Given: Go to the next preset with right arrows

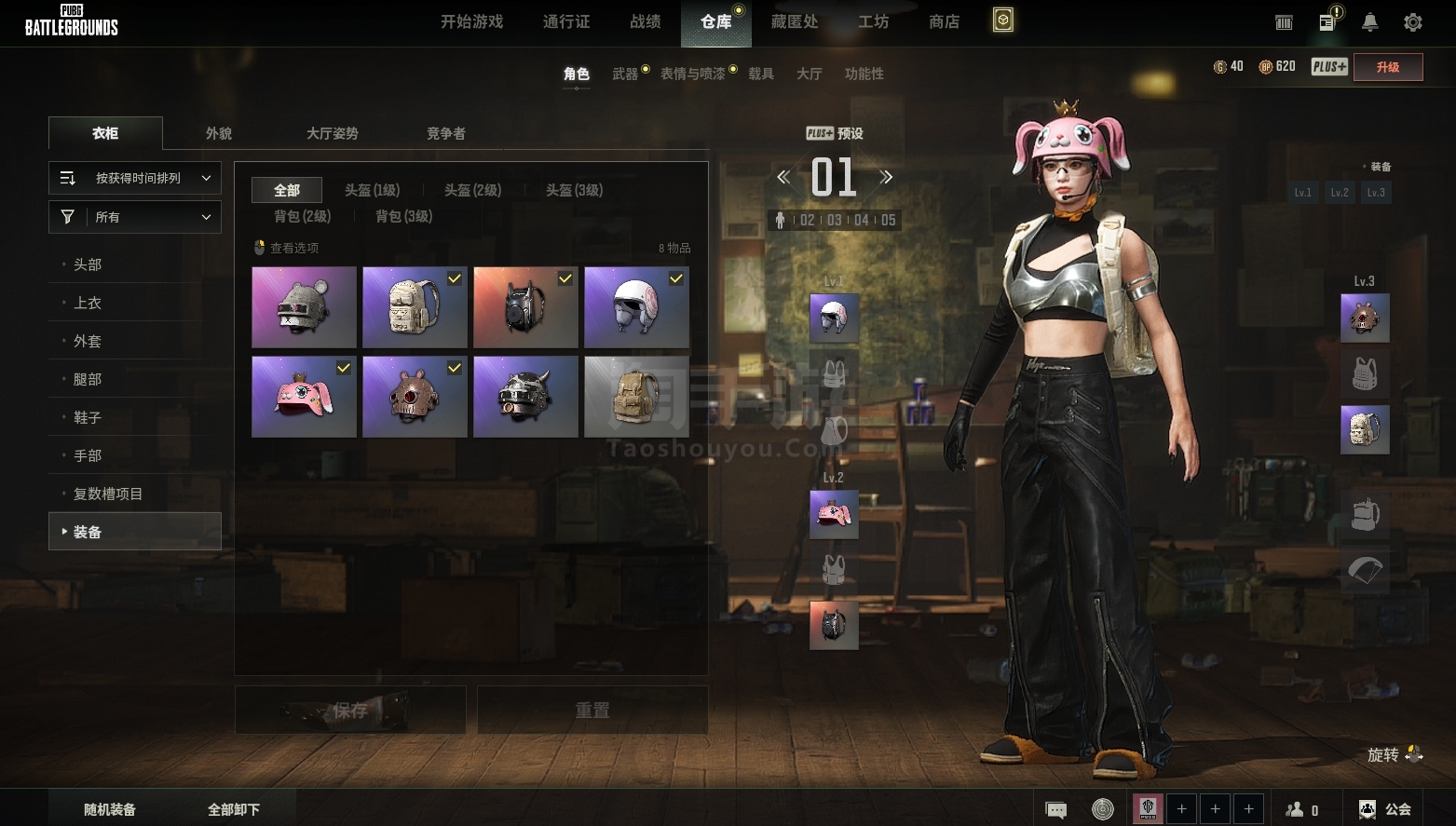Looking at the screenshot, I should pyautogui.click(x=886, y=177).
